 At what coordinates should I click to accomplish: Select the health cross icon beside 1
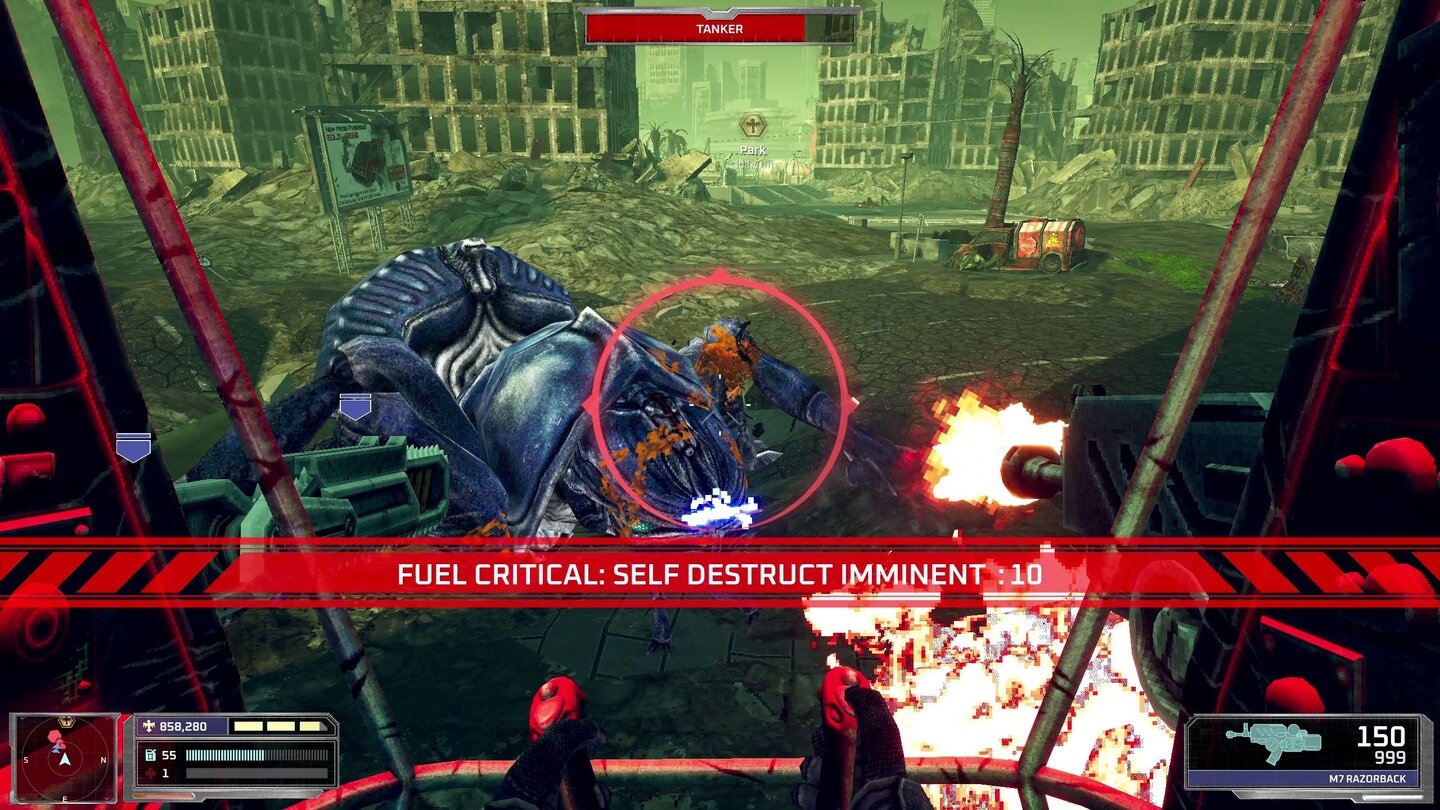(x=150, y=771)
